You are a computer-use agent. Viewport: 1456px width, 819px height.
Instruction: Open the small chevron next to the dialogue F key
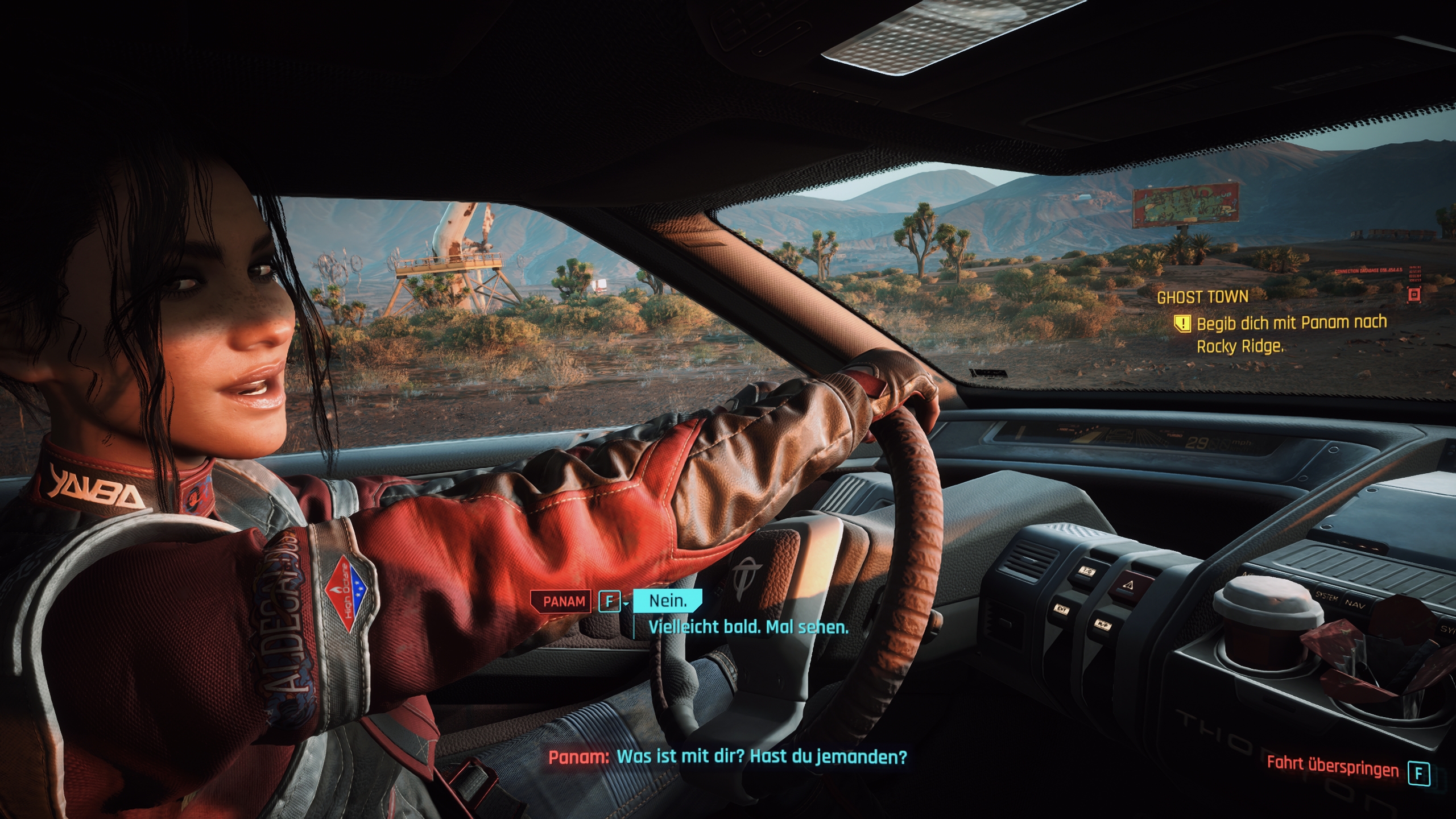[626, 605]
